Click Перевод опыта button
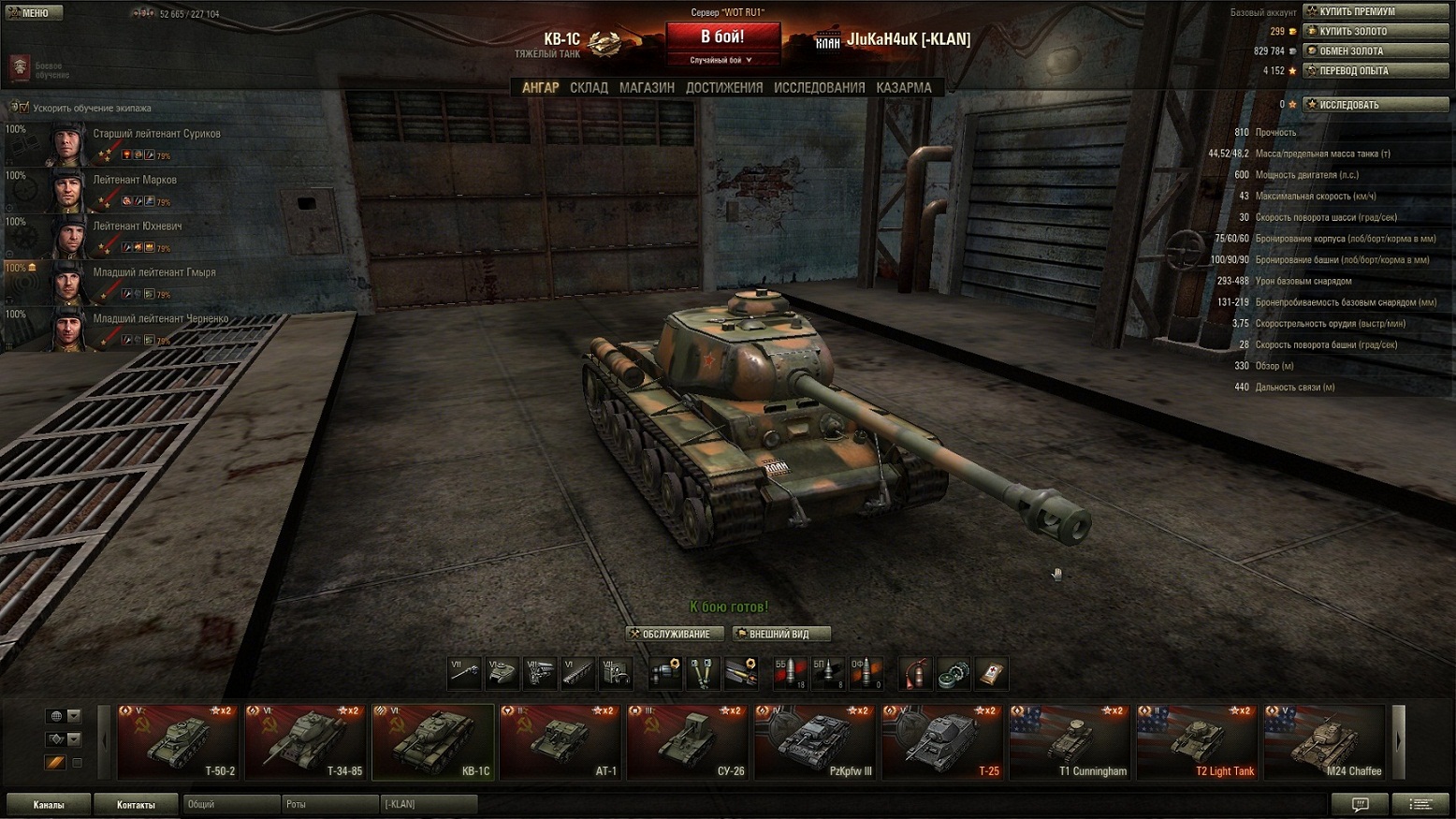Image resolution: width=1456 pixels, height=819 pixels. [x=1376, y=71]
